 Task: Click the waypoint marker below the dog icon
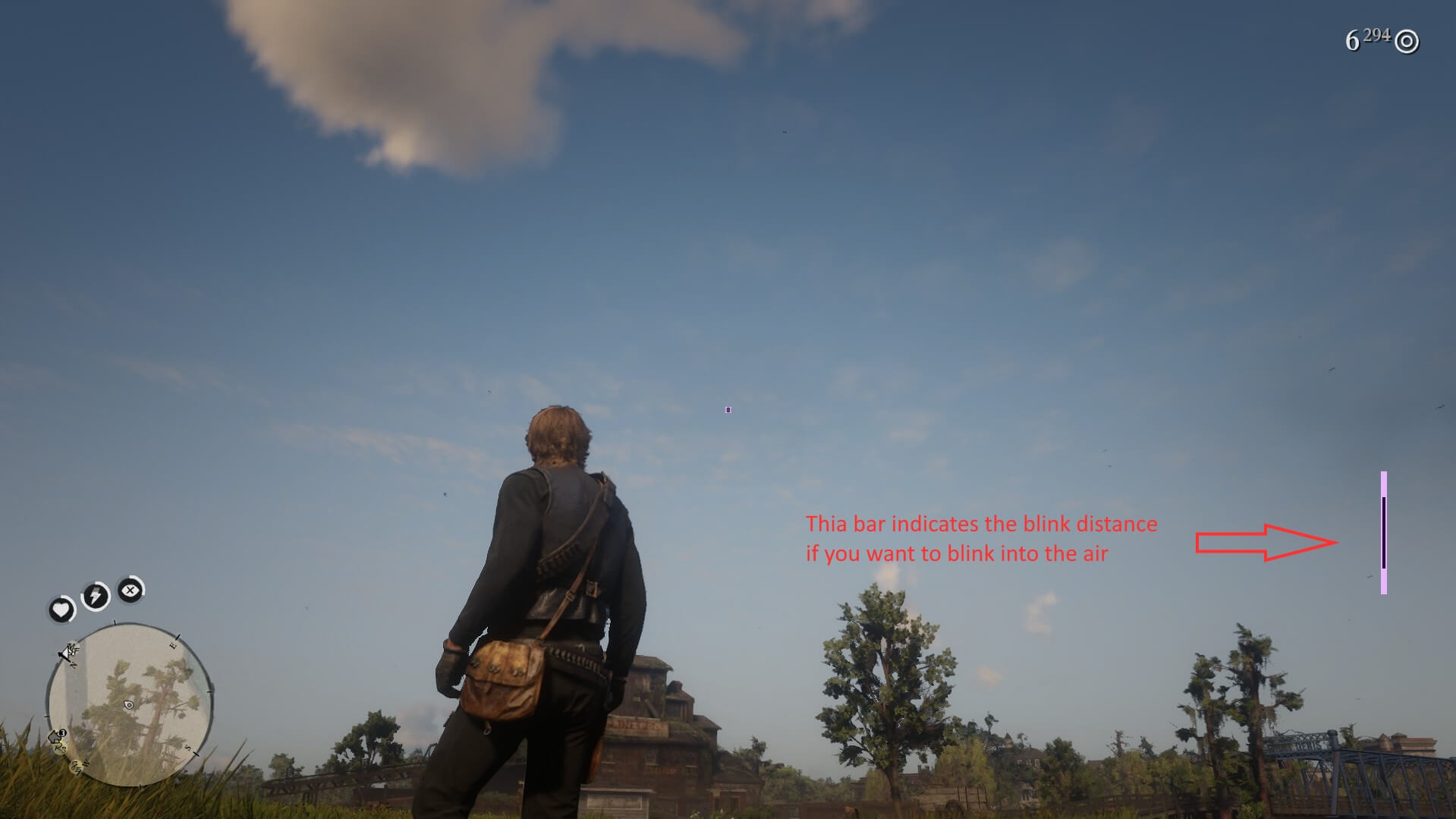[x=77, y=767]
